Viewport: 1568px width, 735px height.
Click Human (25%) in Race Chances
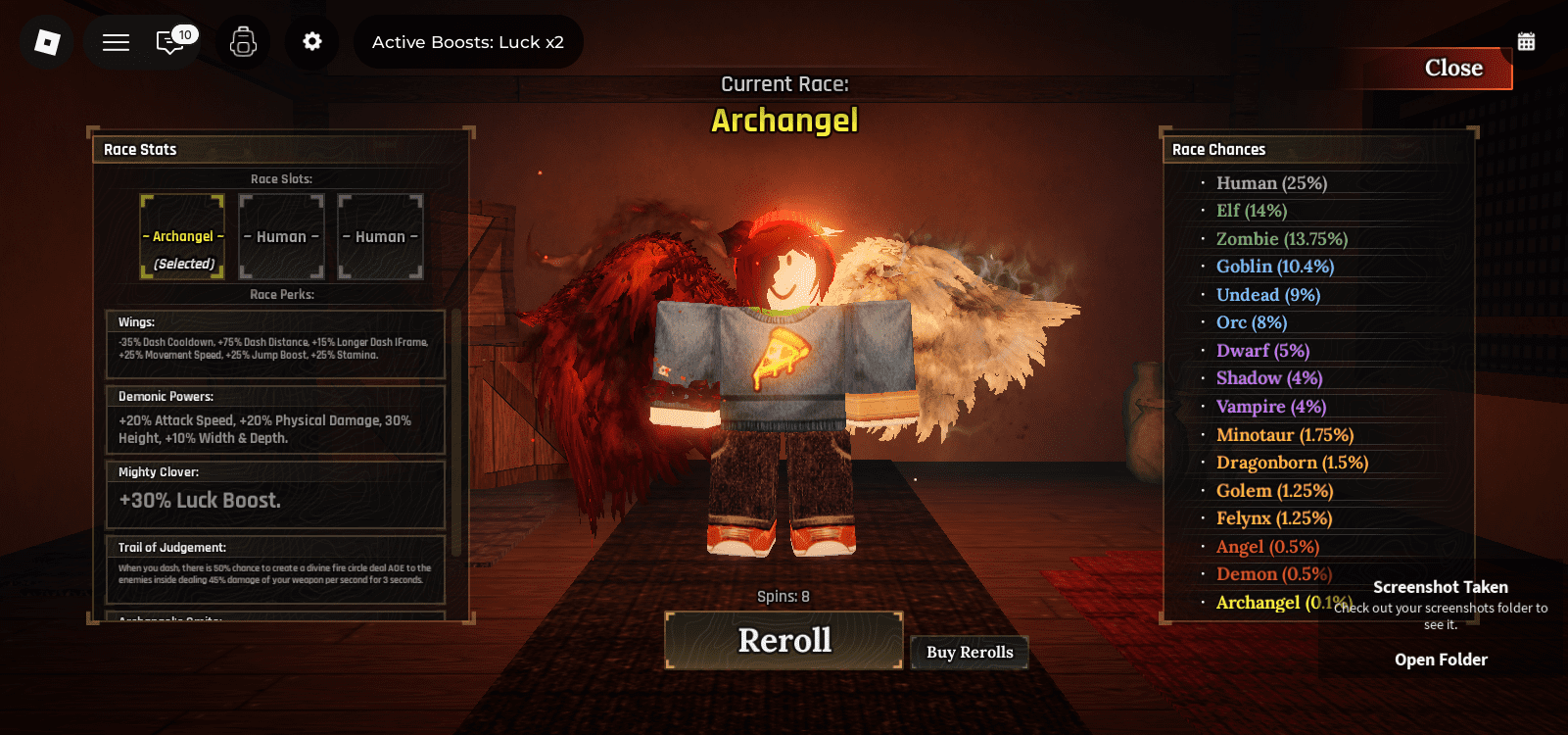[x=1270, y=182]
